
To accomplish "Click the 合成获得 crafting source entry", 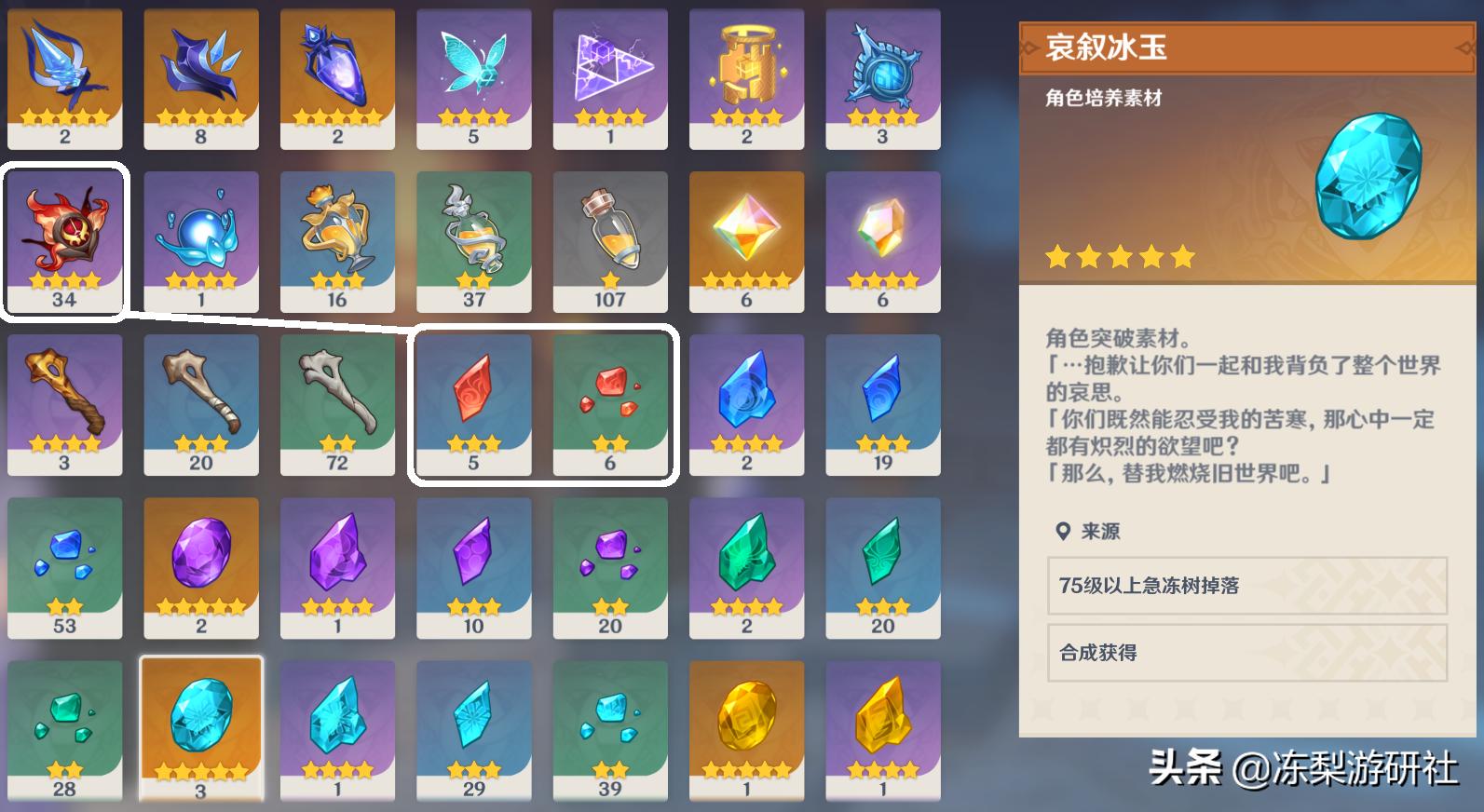I will click(1248, 655).
